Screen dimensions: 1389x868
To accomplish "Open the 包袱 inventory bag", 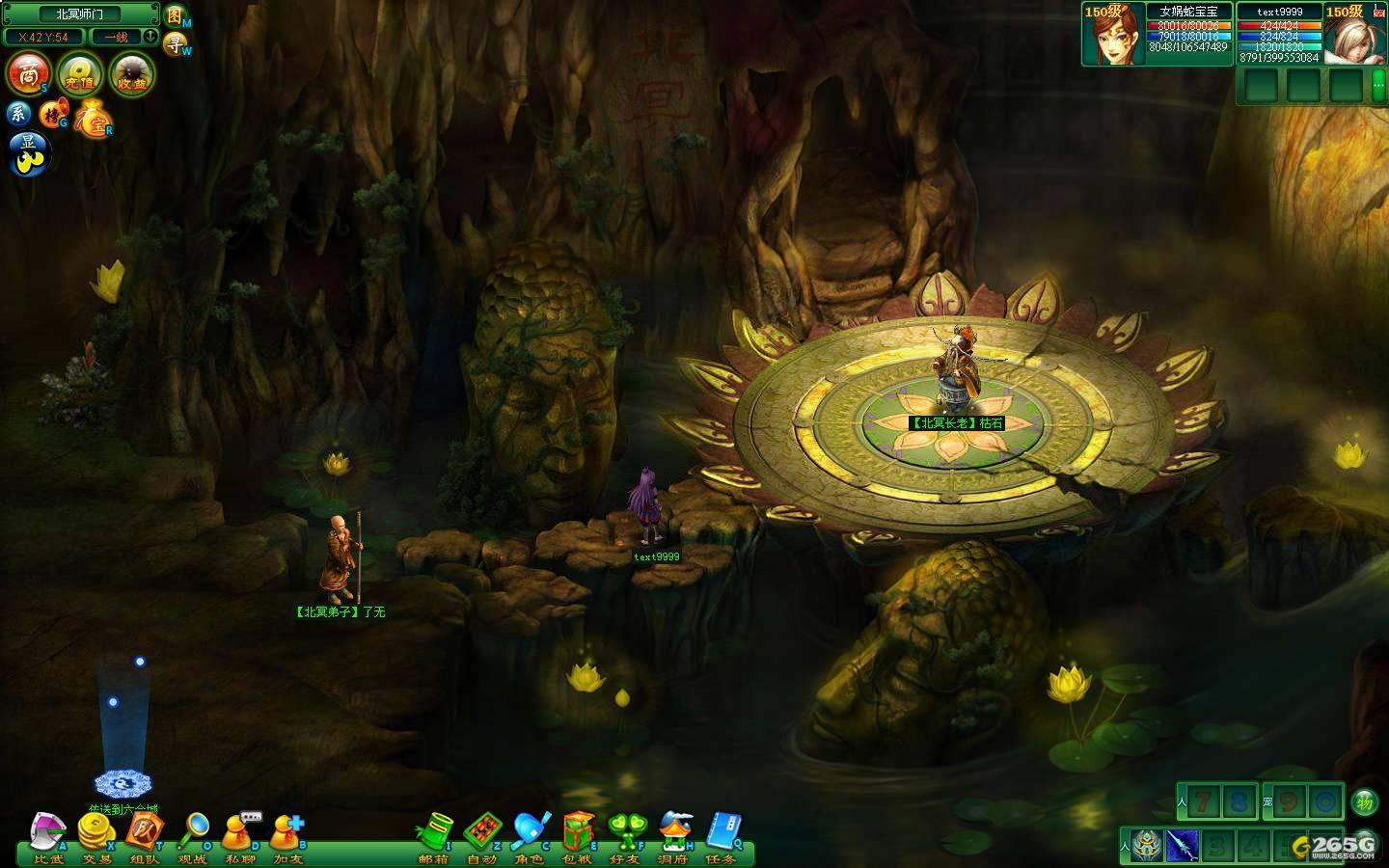I will pos(578,835).
